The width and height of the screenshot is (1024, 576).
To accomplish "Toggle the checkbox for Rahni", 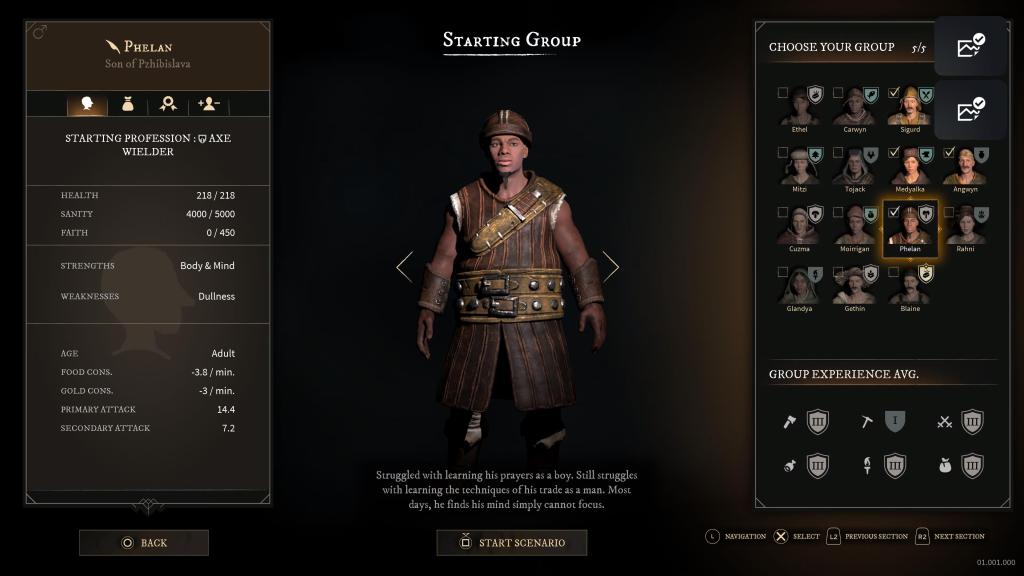I will click(949, 212).
